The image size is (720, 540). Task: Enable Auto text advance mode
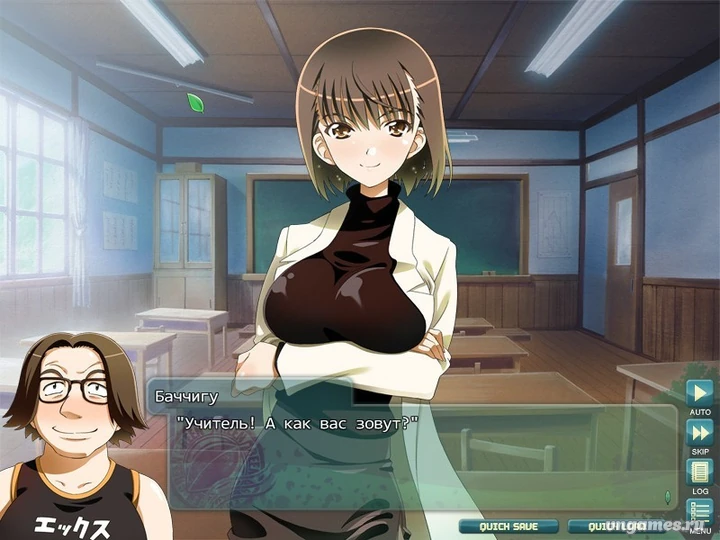tap(699, 392)
